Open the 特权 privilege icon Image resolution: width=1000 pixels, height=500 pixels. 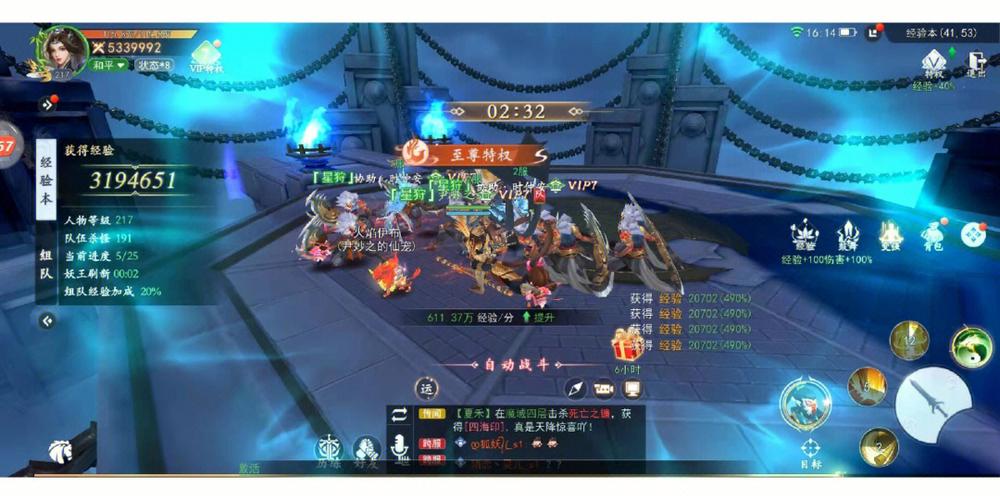pos(934,64)
